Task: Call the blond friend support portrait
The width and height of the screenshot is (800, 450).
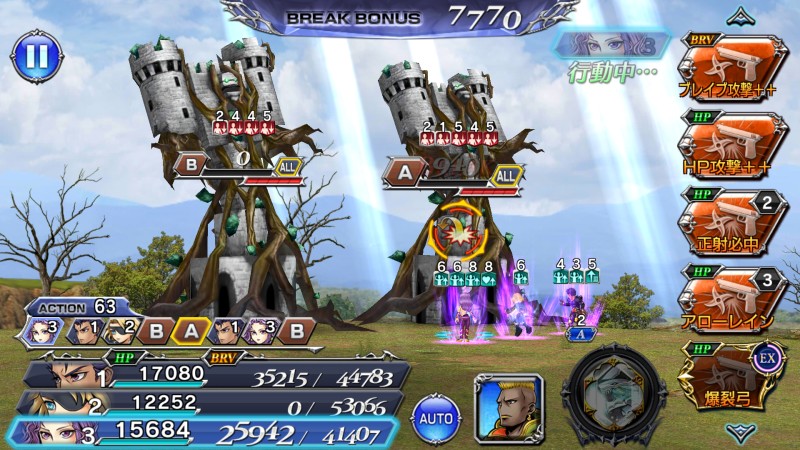Action: point(509,408)
